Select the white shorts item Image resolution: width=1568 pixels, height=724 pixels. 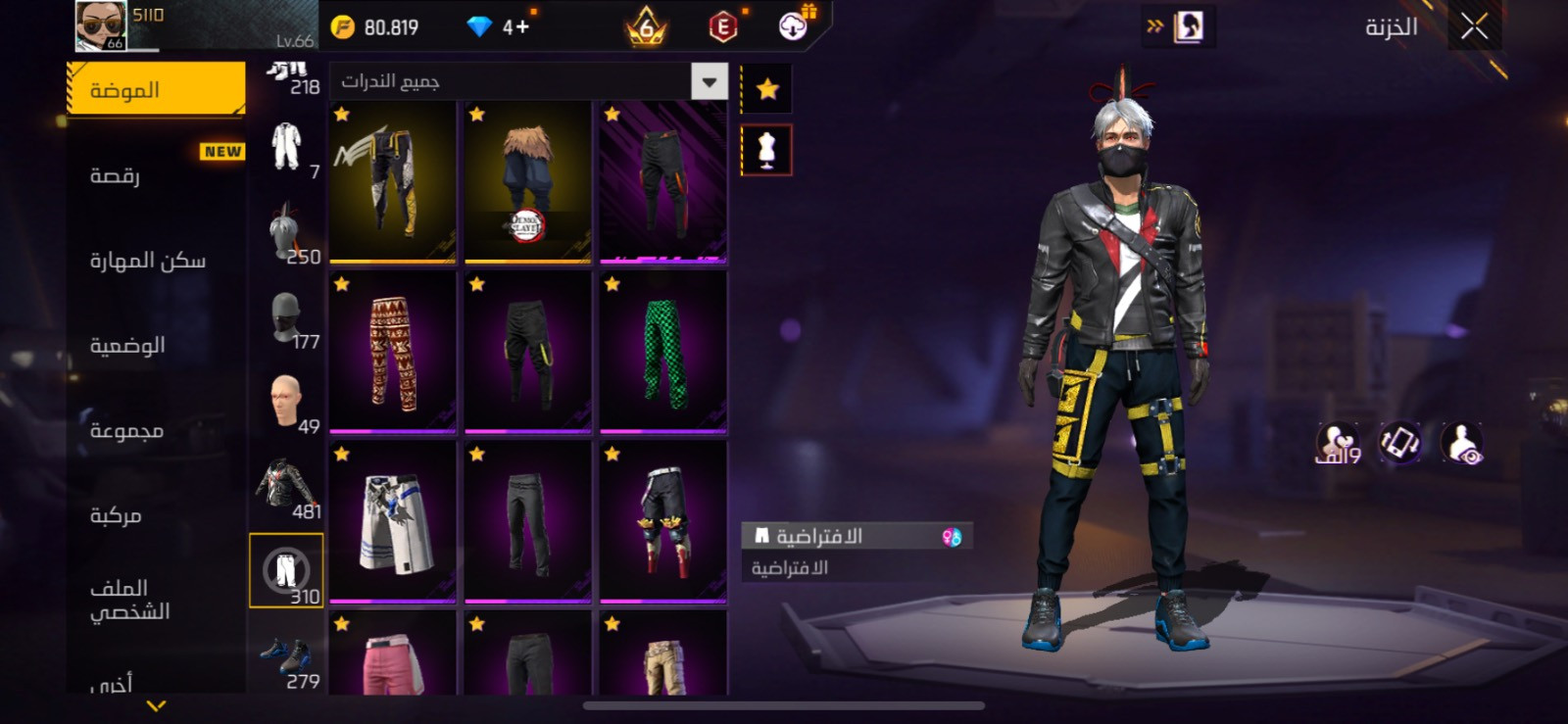click(x=393, y=522)
